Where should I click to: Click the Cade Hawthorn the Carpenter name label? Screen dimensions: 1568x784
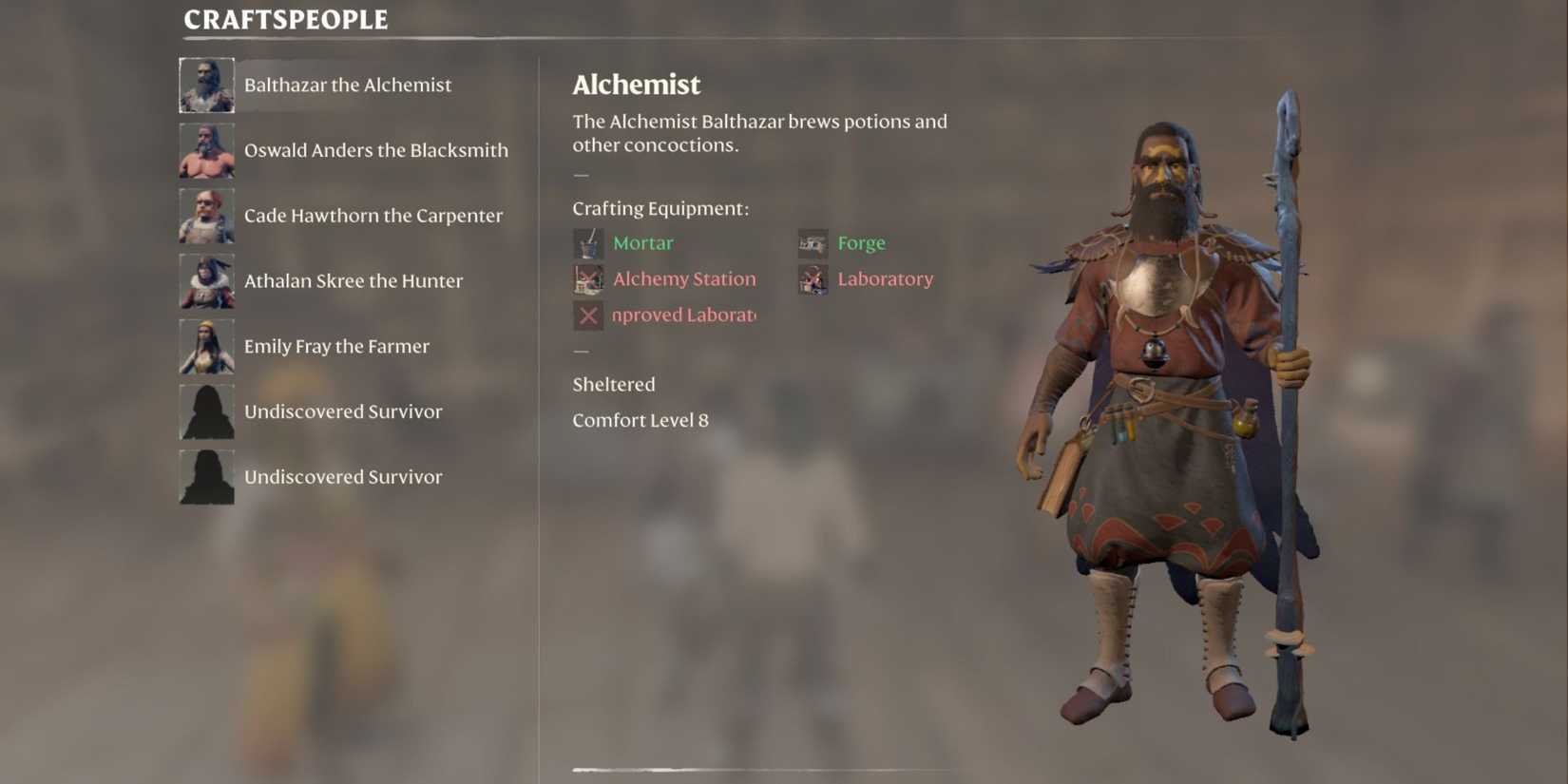coord(373,215)
